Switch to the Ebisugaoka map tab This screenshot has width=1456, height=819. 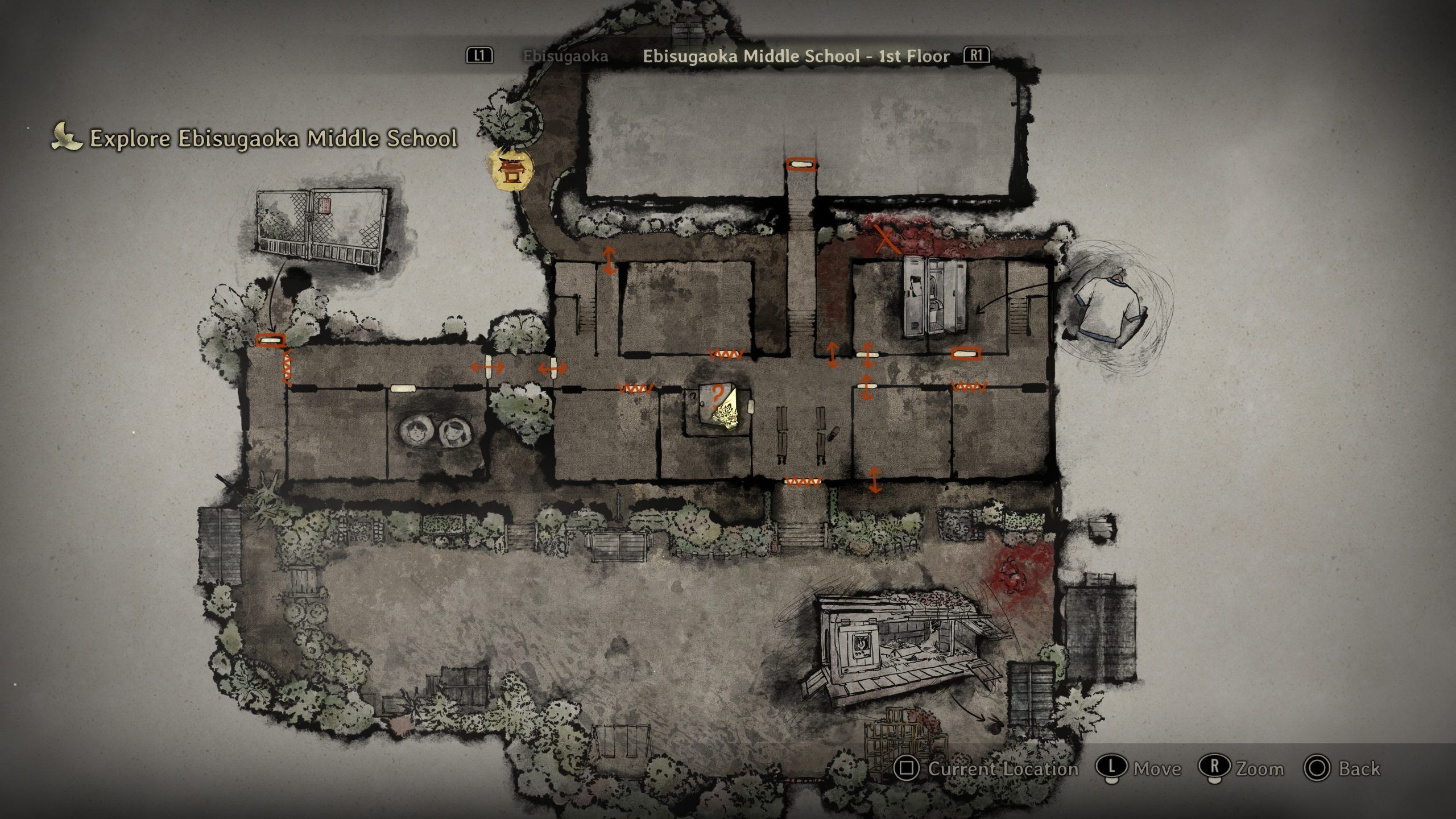[x=565, y=56]
